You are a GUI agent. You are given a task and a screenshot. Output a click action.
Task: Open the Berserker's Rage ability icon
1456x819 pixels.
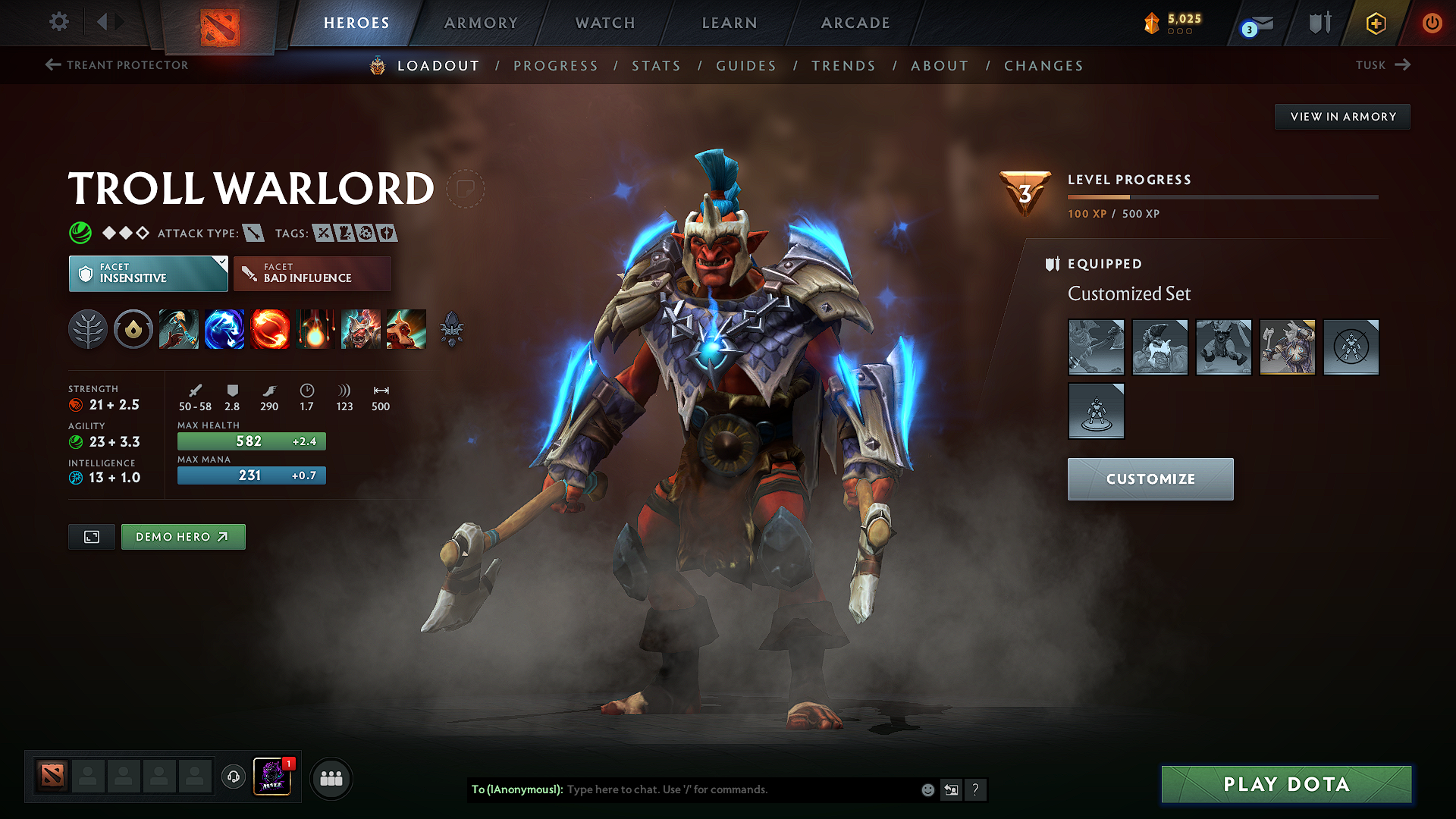pos(178,329)
